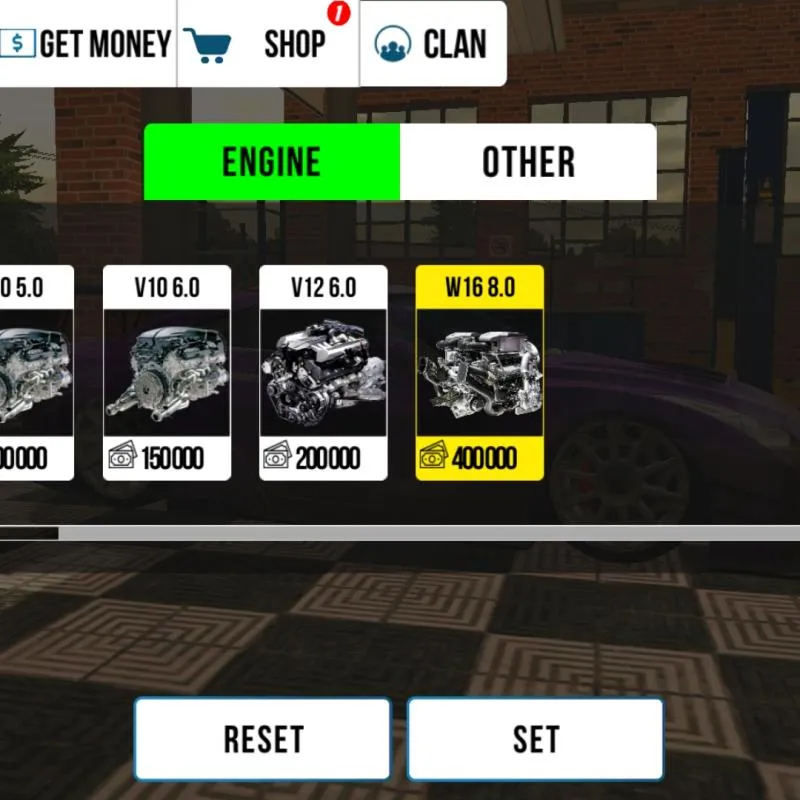Click the engine list horizontal scrollbar
This screenshot has width=800, height=800.
point(400,533)
